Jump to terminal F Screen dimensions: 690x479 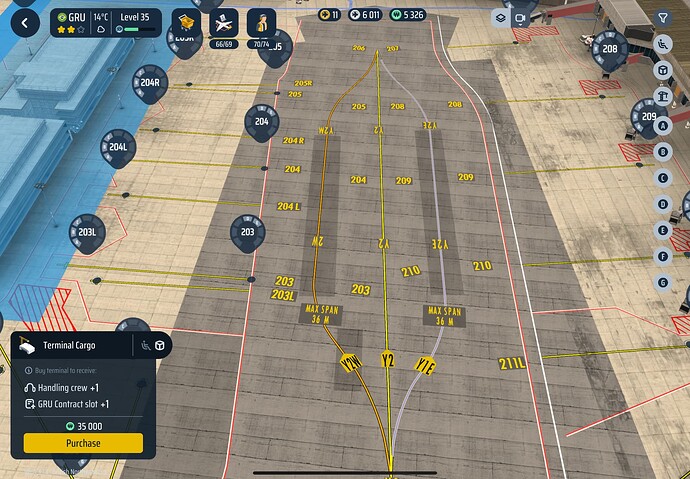click(x=662, y=256)
